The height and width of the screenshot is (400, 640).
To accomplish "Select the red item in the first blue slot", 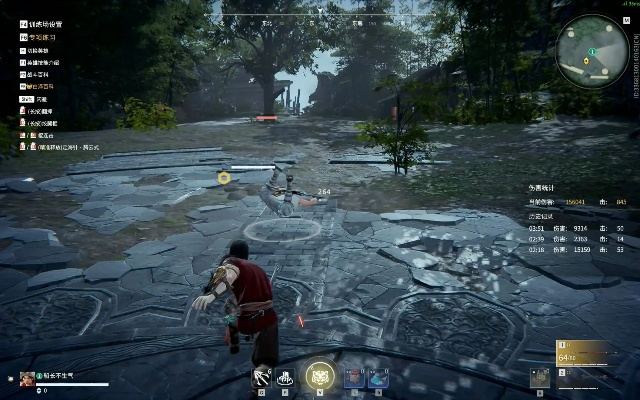I will tap(353, 377).
